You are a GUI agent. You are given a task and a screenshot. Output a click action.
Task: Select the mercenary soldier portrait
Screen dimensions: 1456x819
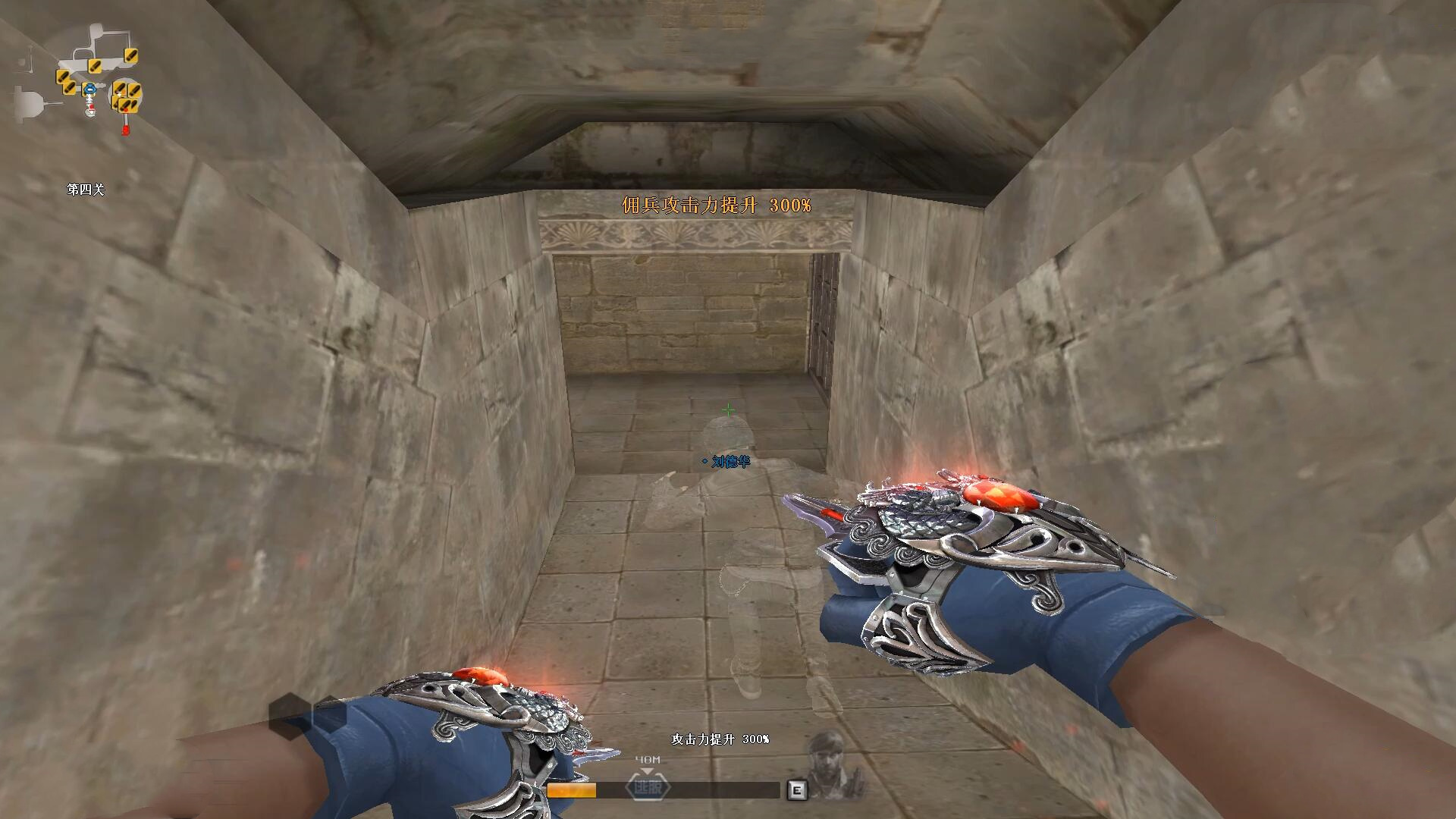pos(835,765)
